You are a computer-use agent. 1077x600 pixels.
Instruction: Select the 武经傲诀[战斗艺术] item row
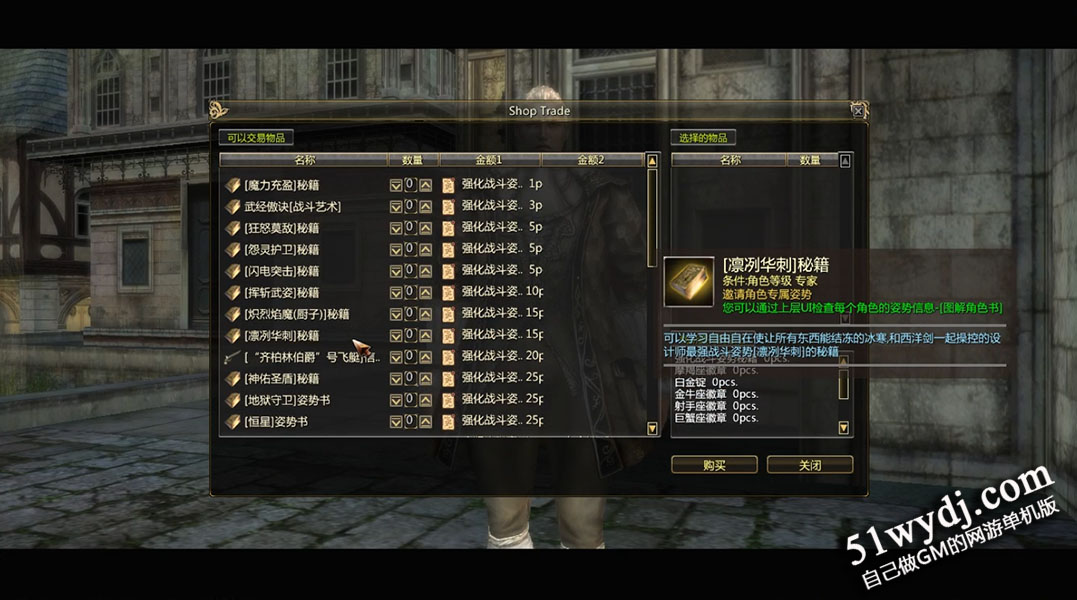292,206
